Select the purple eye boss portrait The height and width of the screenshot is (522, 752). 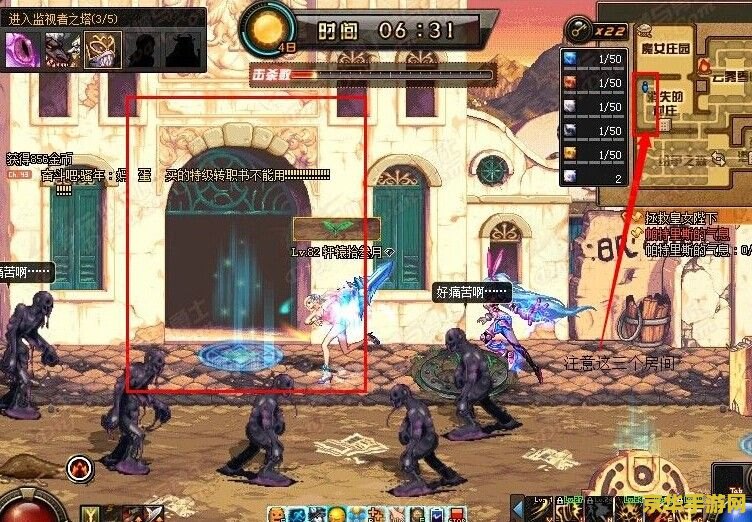pyautogui.click(x=21, y=49)
